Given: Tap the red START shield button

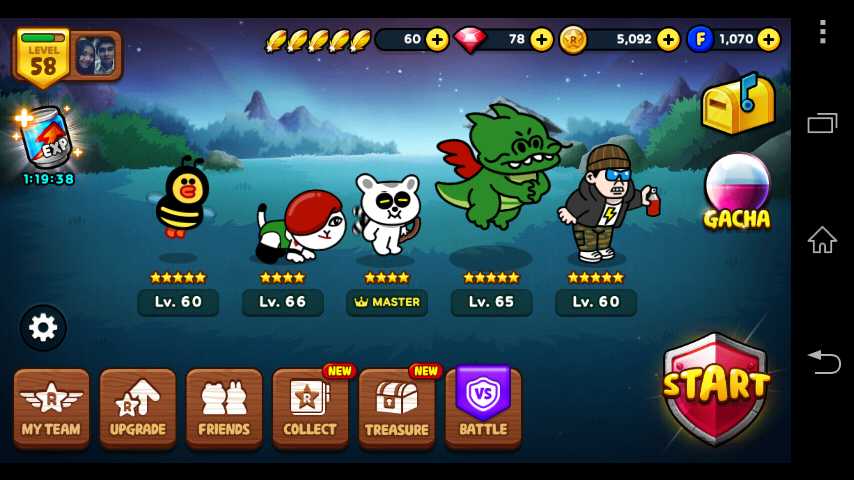Looking at the screenshot, I should [715, 387].
